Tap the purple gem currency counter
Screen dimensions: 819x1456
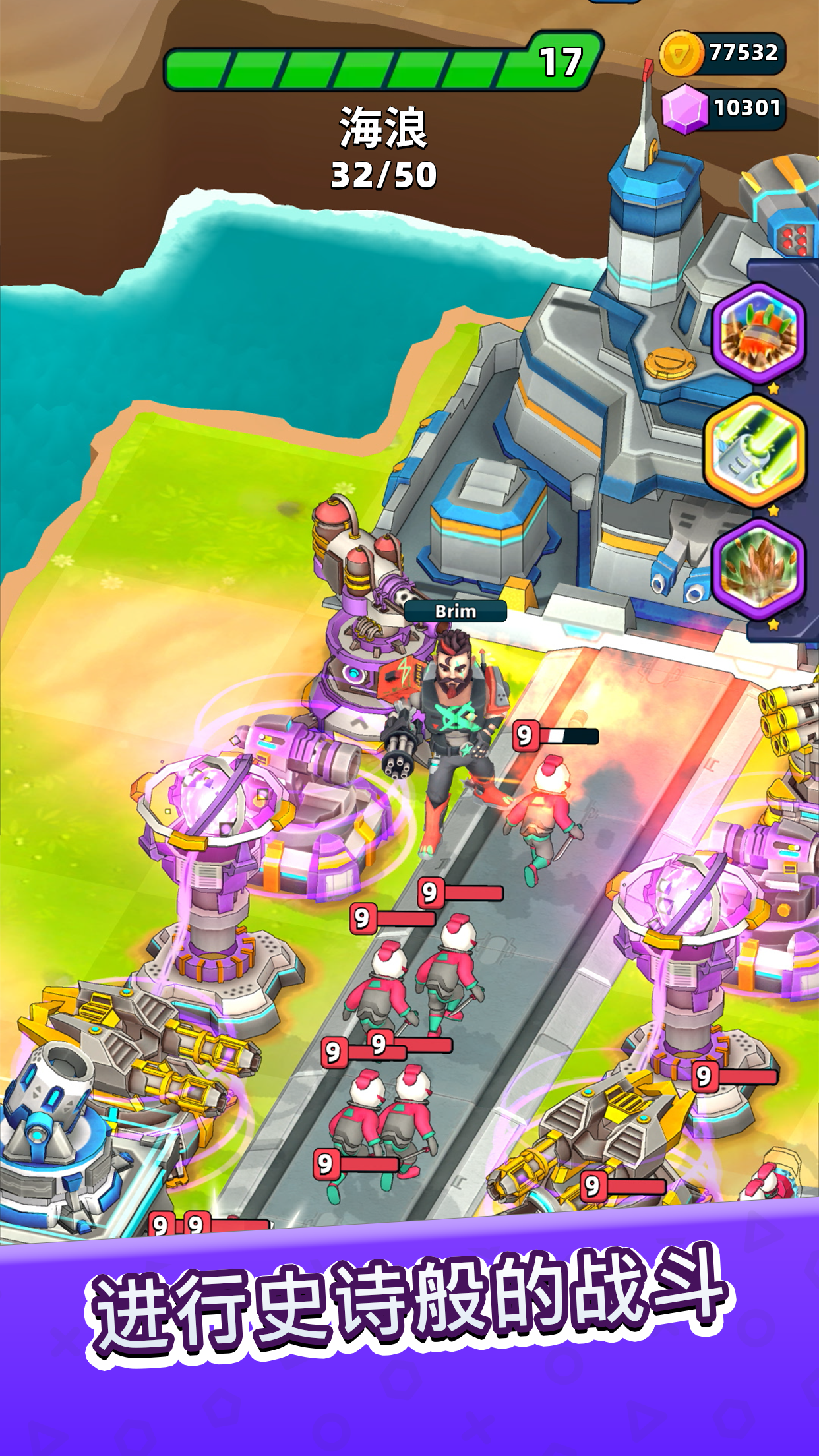click(725, 108)
